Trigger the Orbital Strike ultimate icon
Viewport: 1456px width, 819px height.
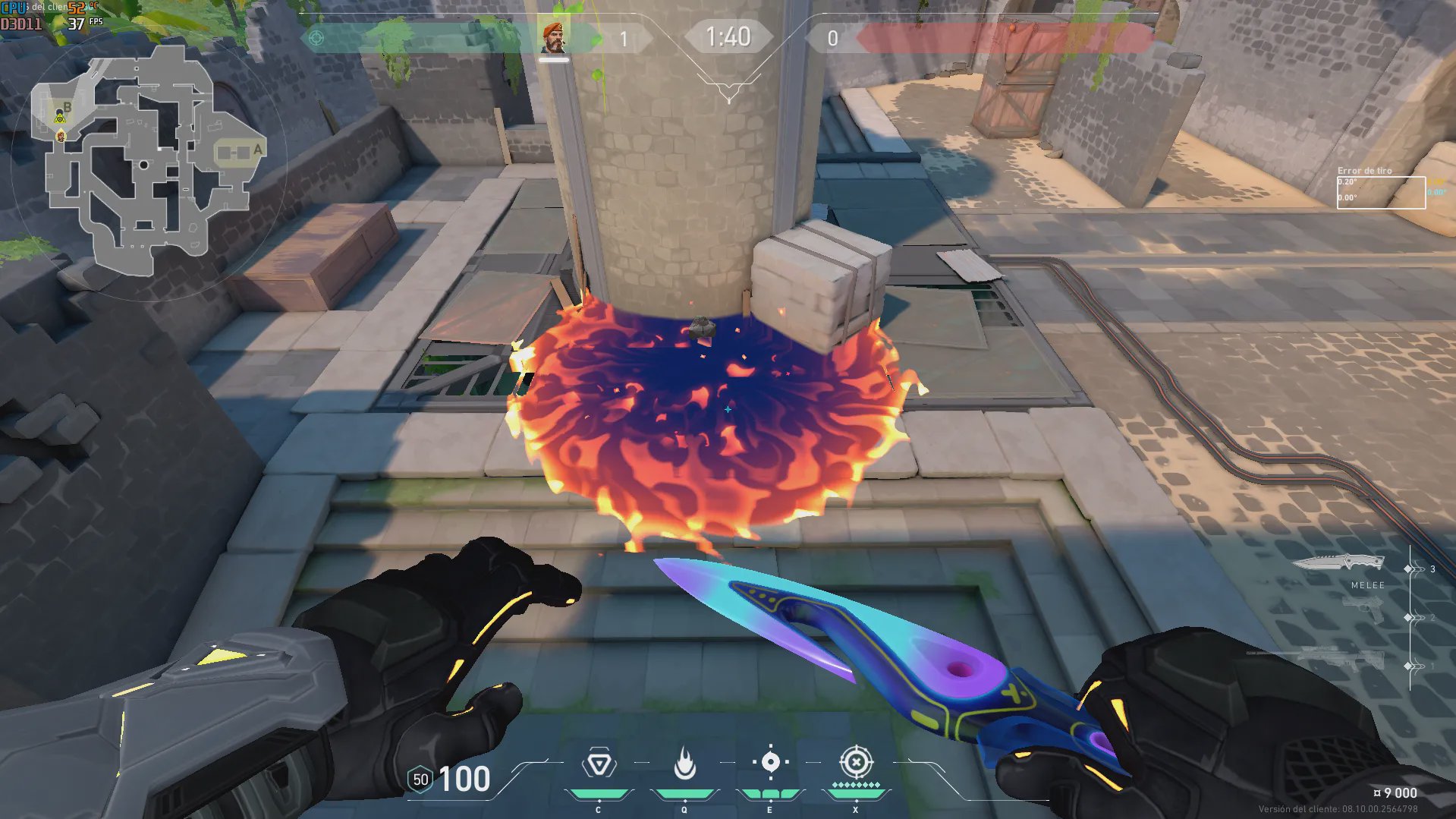click(856, 761)
